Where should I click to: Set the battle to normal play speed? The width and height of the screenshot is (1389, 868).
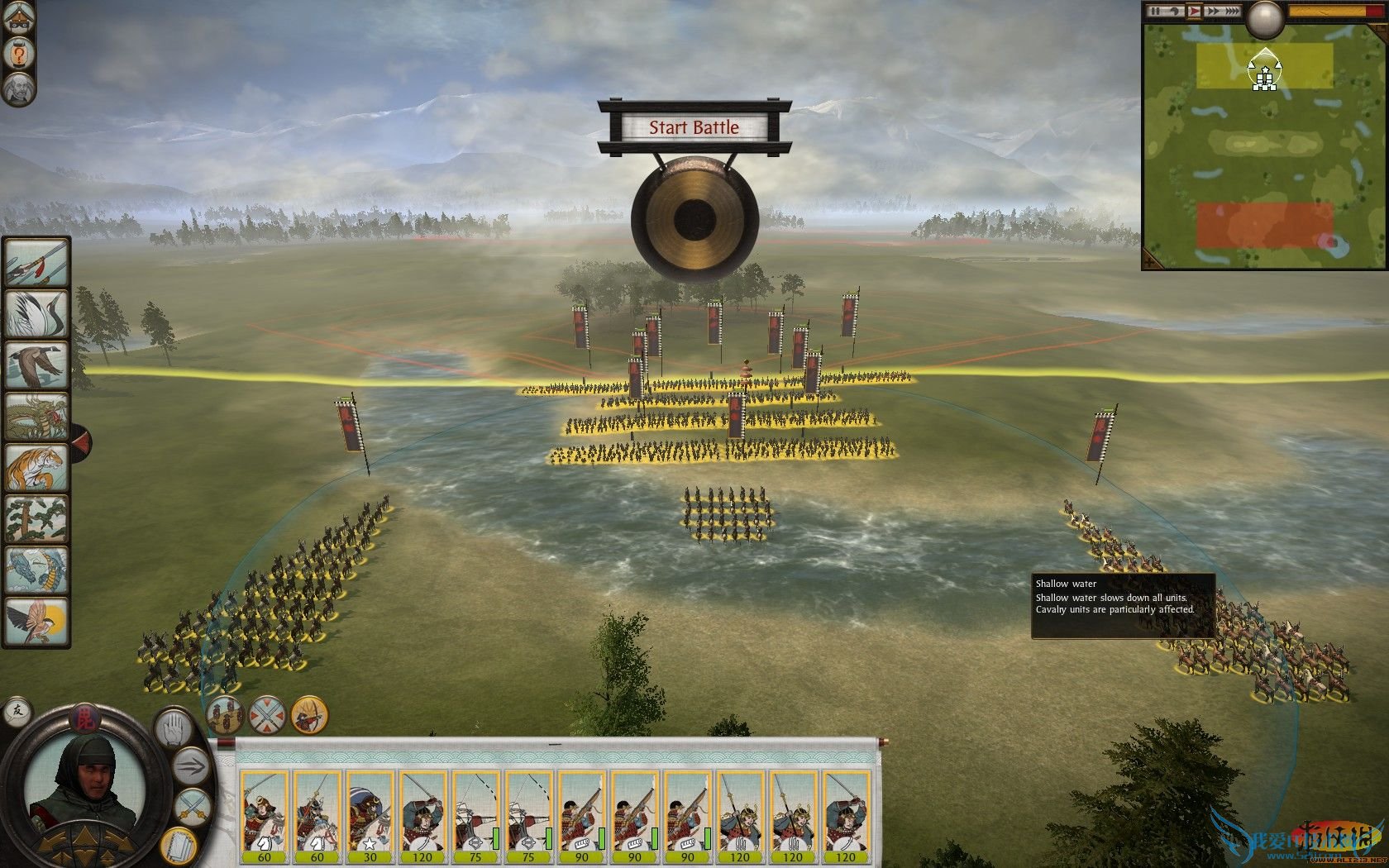coord(1194,12)
